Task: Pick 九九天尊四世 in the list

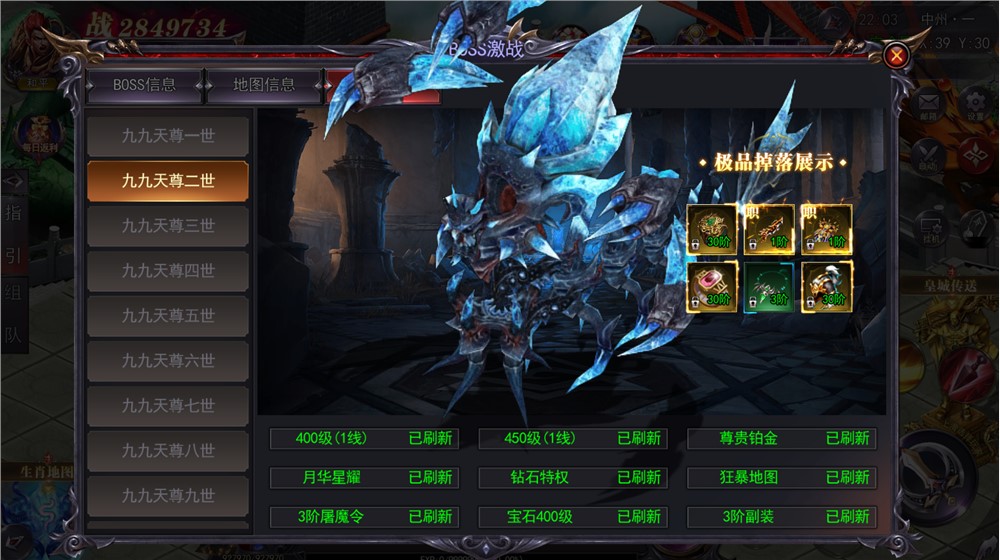Action: 168,271
